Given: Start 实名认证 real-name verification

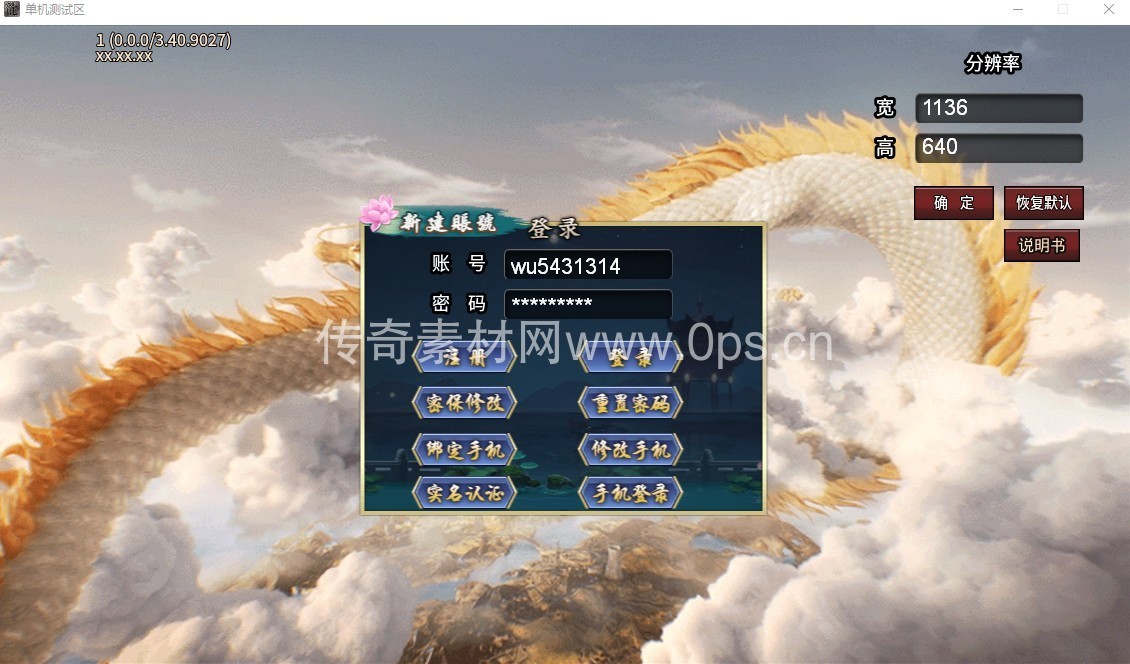Looking at the screenshot, I should (x=464, y=492).
